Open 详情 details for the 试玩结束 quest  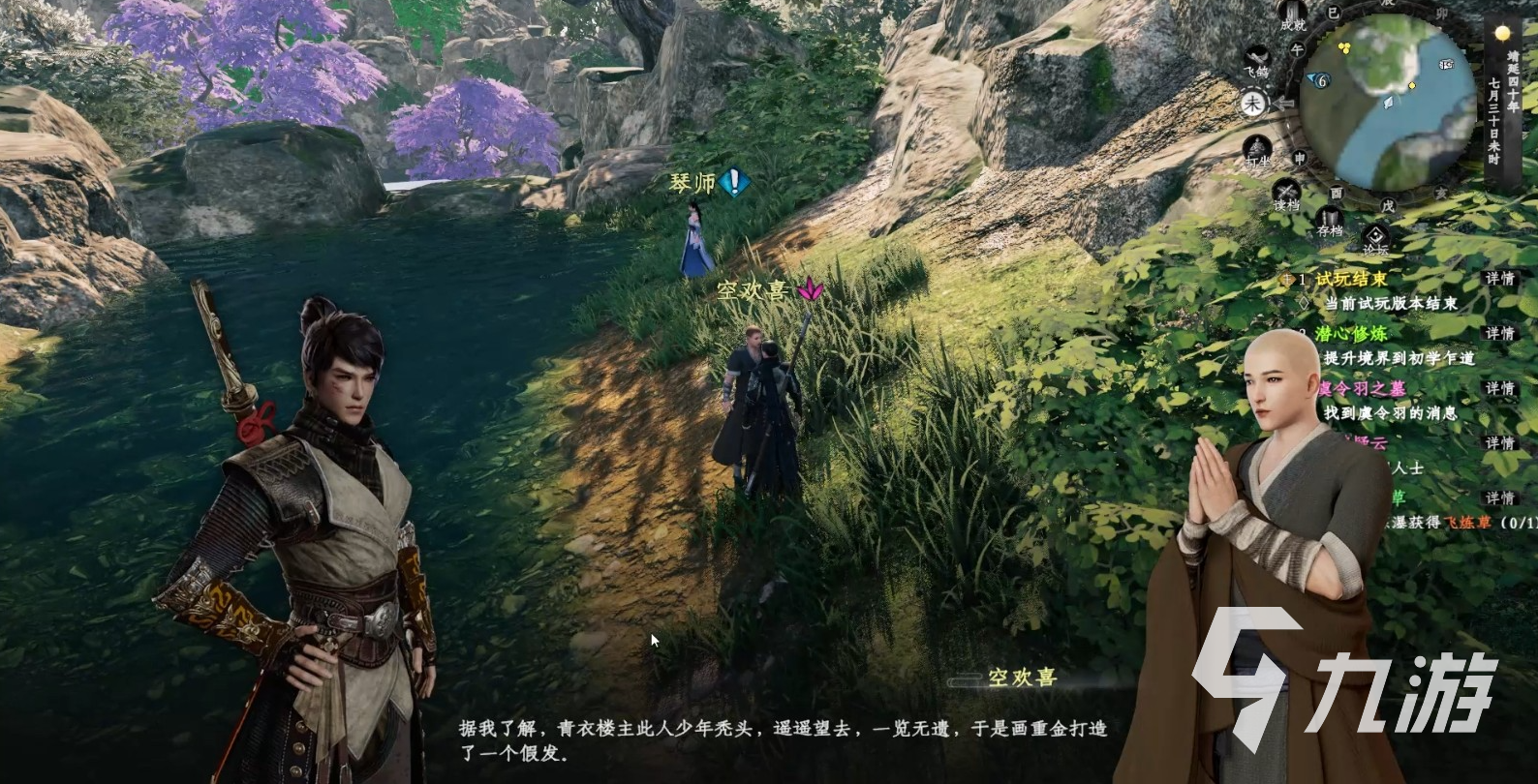tap(1499, 280)
